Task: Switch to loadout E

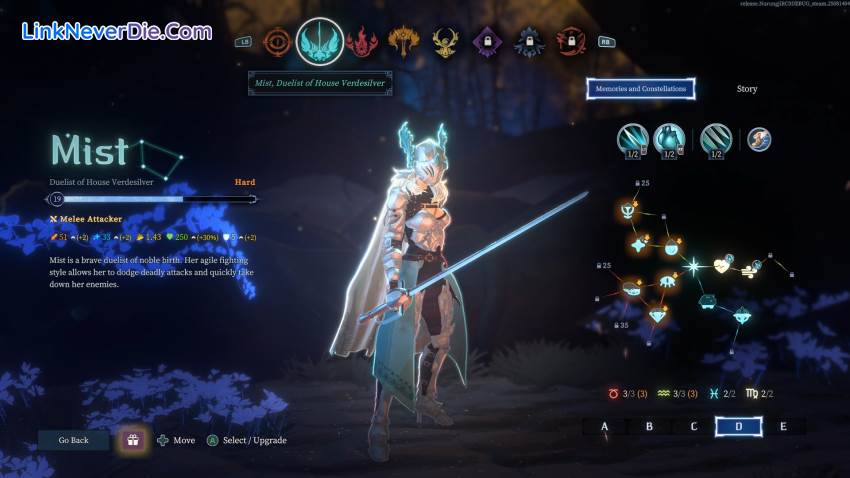Action: tap(783, 427)
